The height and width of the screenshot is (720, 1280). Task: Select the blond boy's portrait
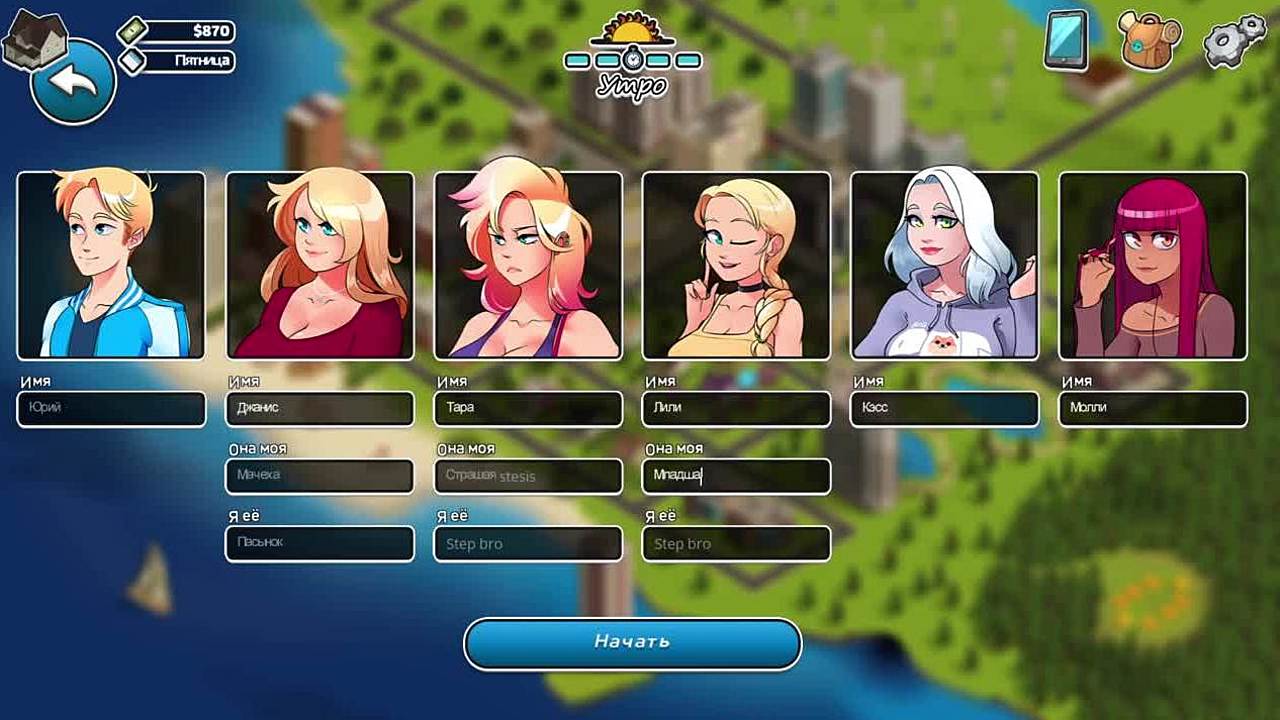[x=111, y=265]
